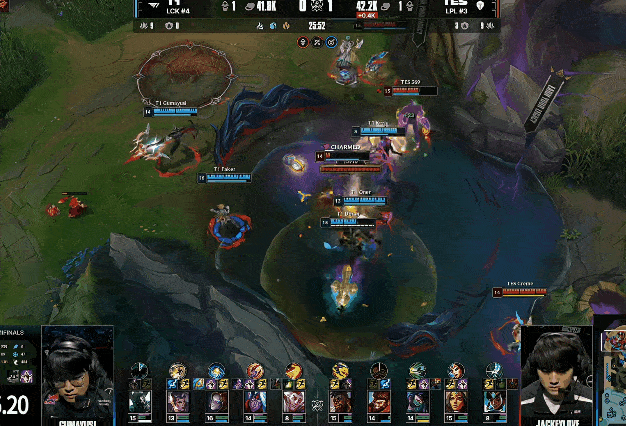
Task: Click the emblem between the two champion rows
Action: coord(316,404)
